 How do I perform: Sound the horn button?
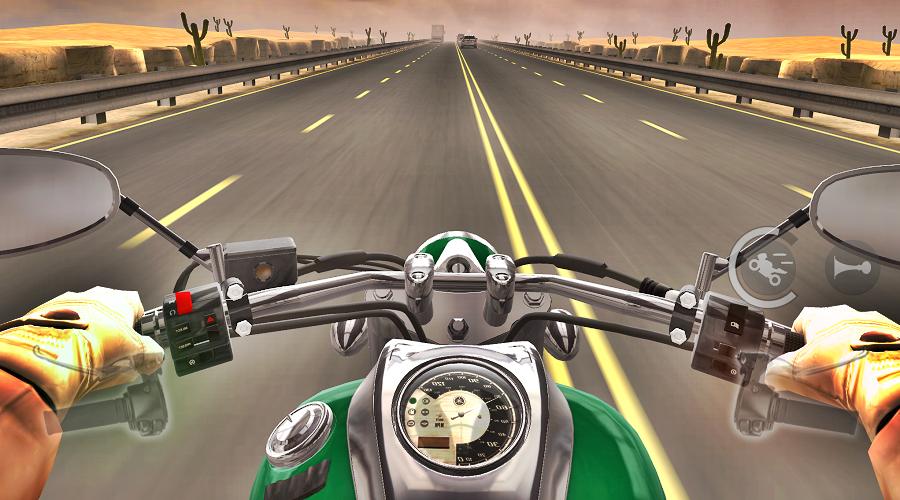851,267
